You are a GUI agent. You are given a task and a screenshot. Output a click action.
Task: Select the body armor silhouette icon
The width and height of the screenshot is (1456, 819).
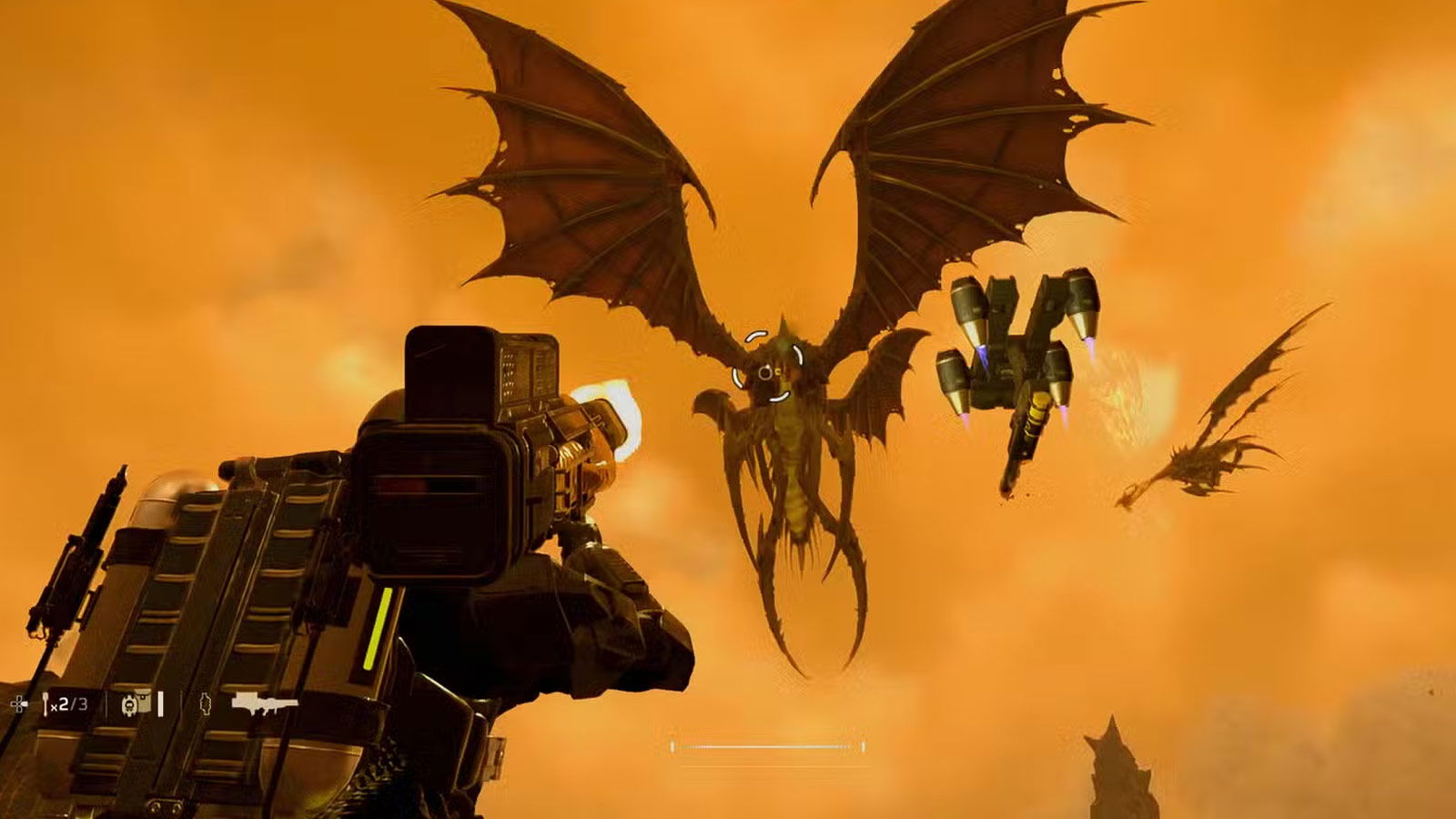point(206,703)
